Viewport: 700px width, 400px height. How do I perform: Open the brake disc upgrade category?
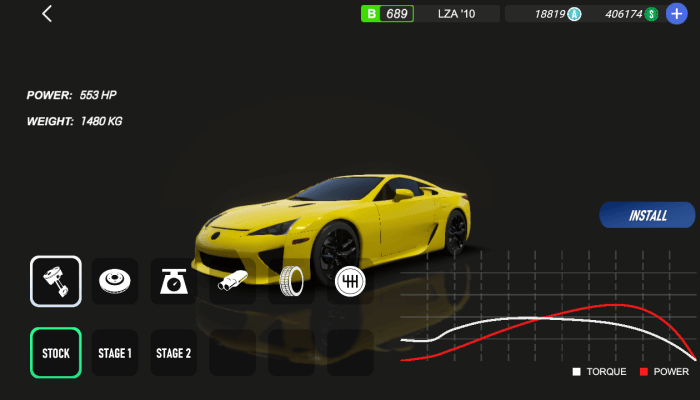(x=115, y=281)
